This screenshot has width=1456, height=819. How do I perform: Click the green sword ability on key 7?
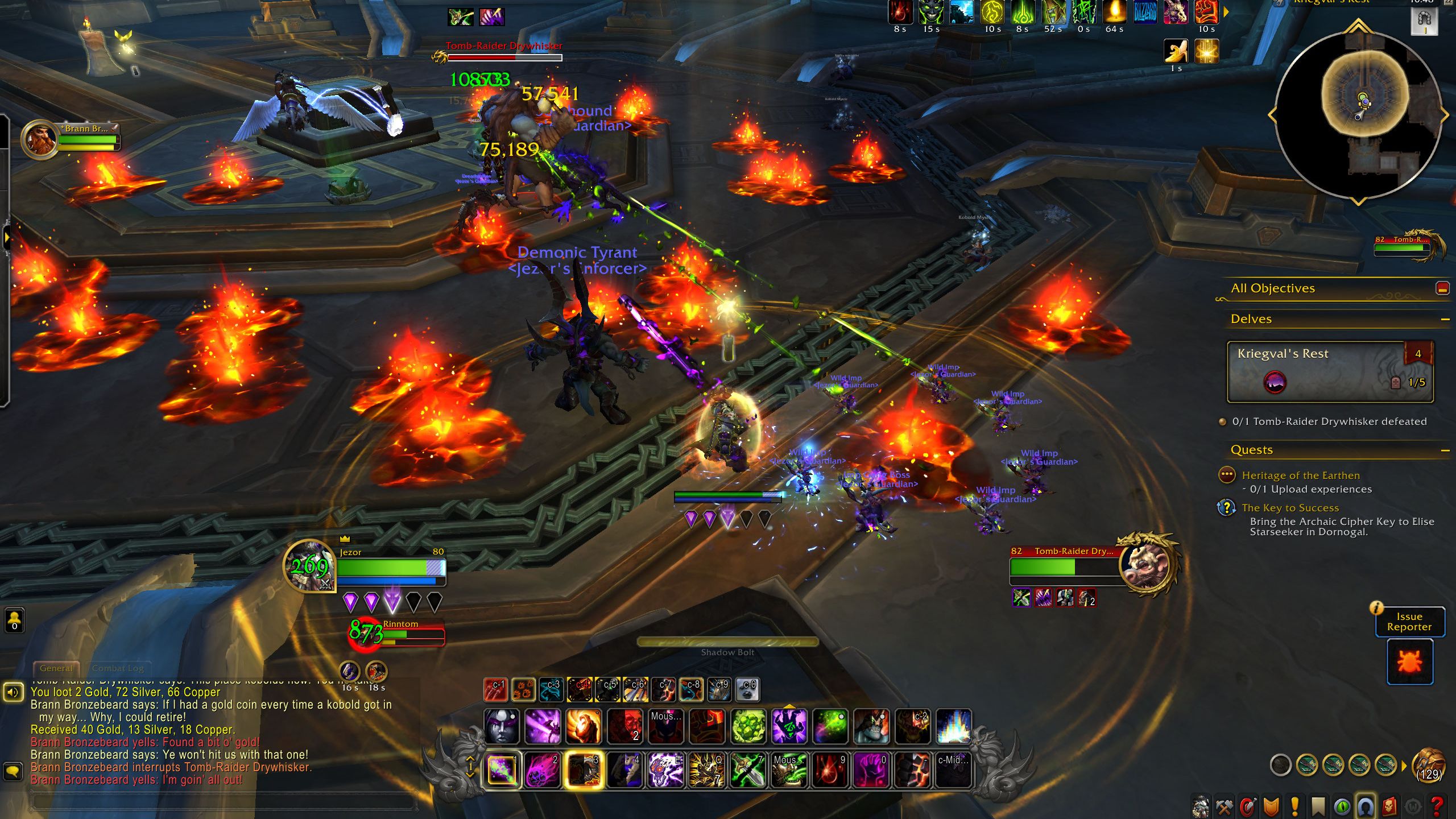pos(747,770)
